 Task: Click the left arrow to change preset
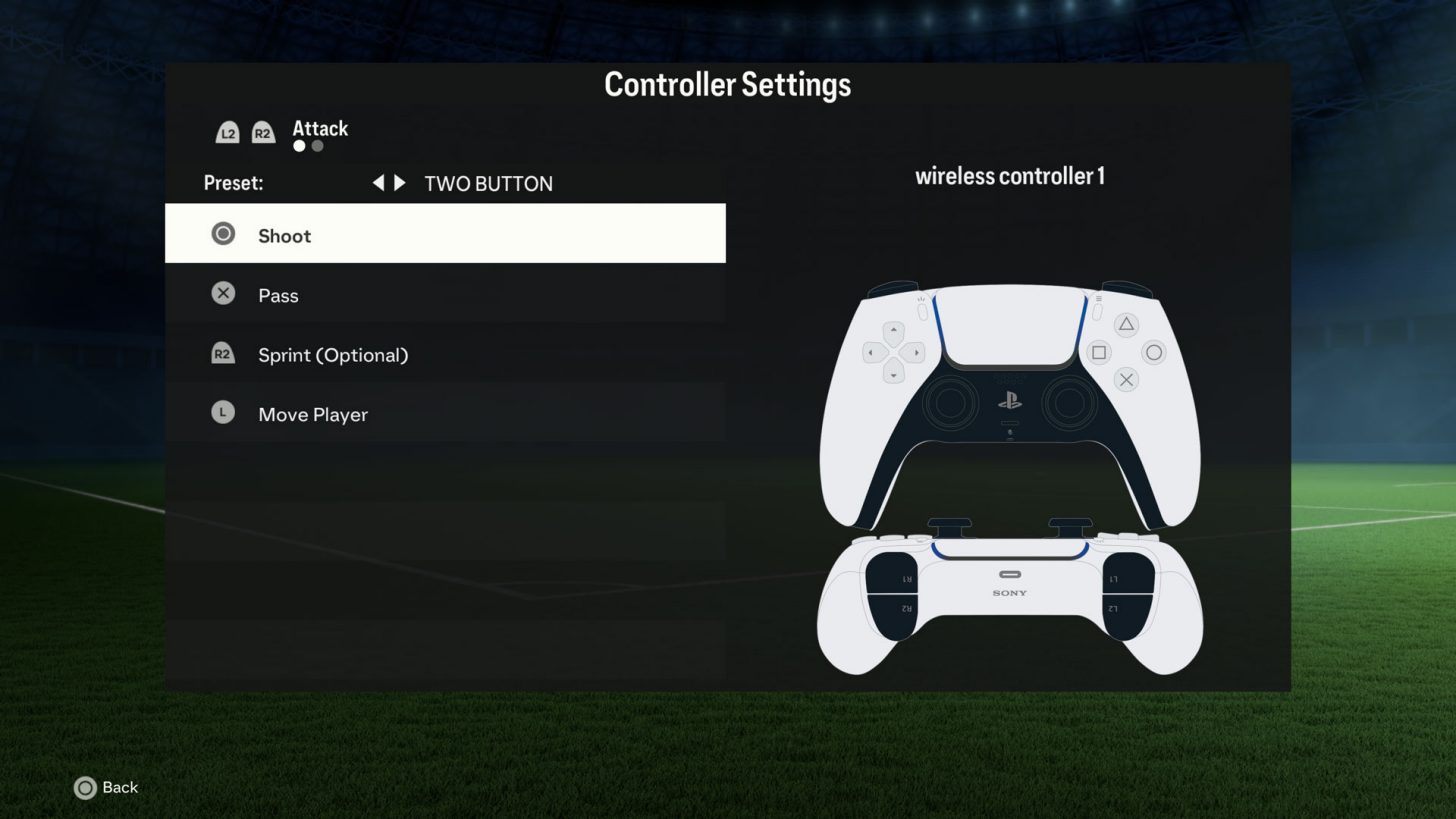tap(379, 183)
